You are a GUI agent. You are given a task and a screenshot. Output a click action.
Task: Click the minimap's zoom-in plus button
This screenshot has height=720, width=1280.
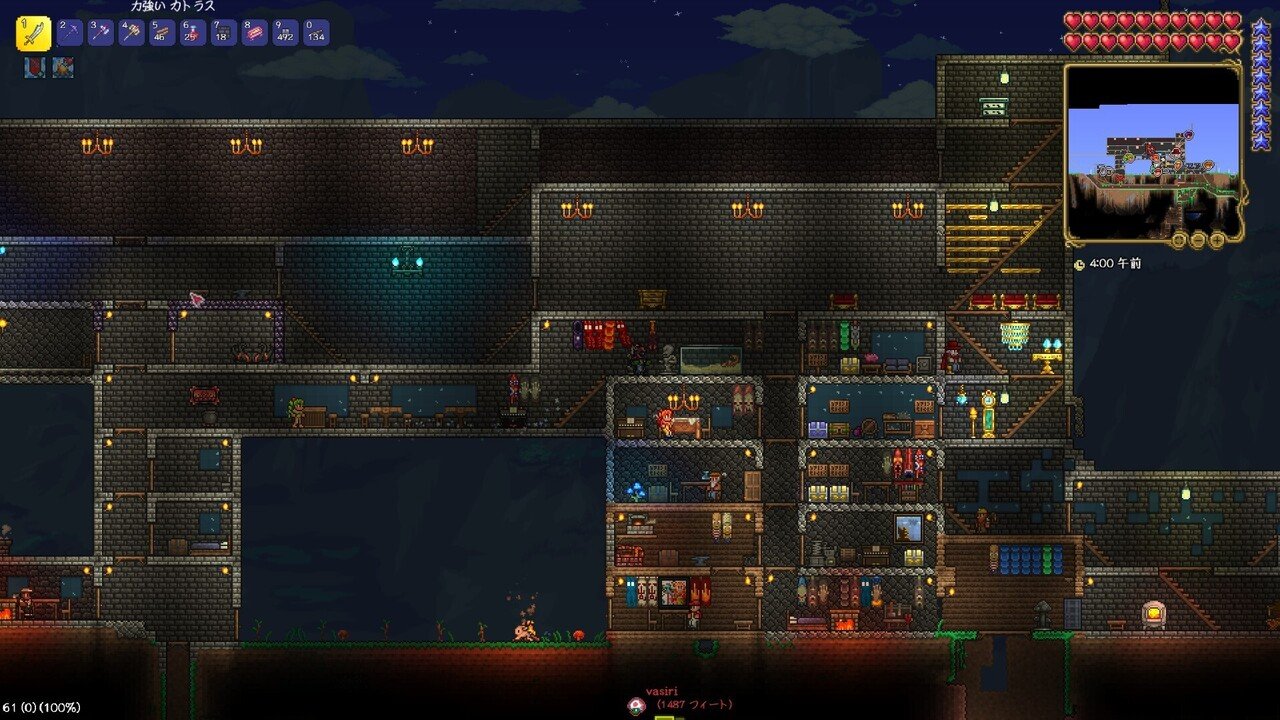(1217, 240)
